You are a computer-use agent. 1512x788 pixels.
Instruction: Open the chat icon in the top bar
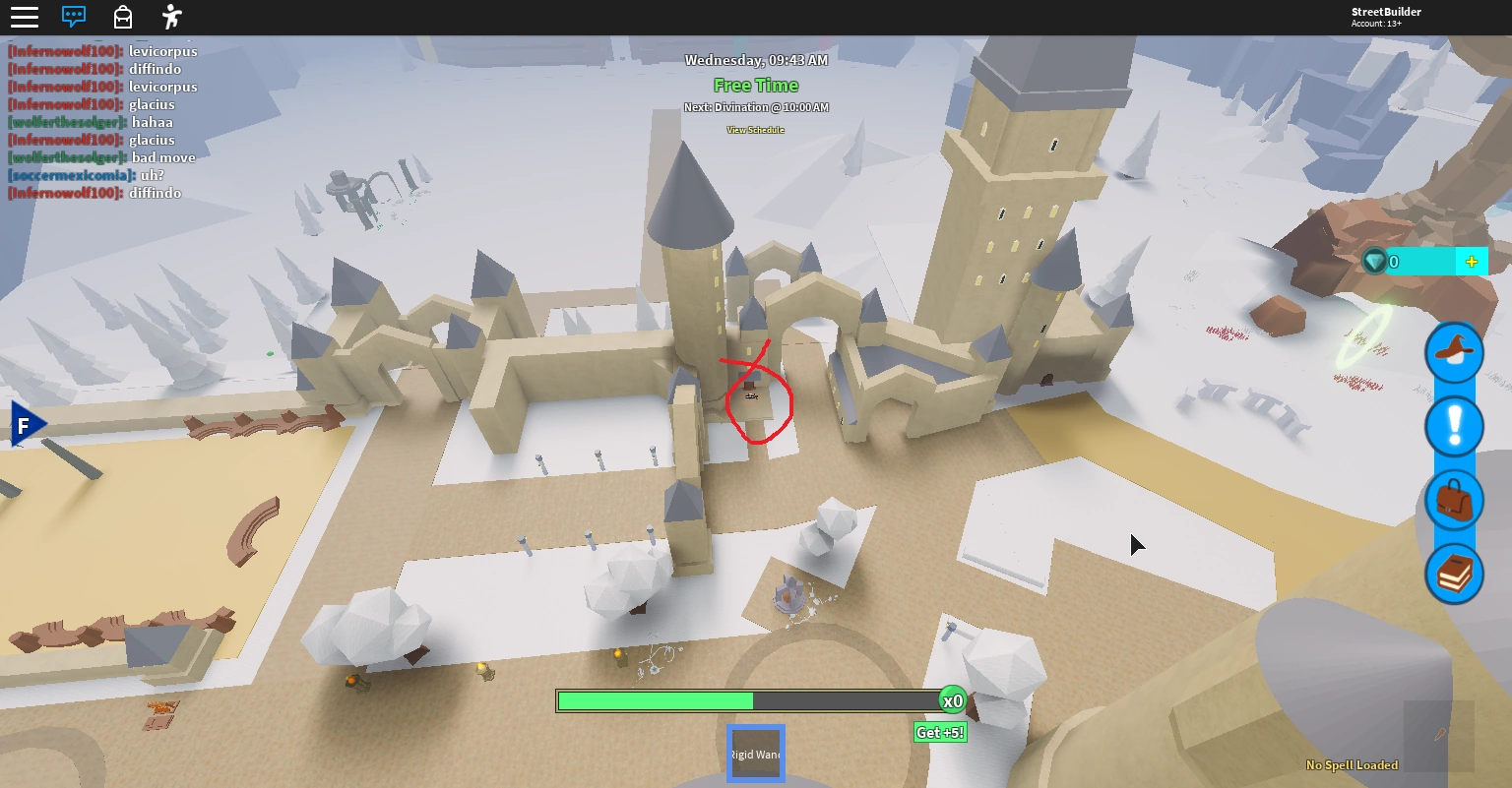(x=73, y=17)
